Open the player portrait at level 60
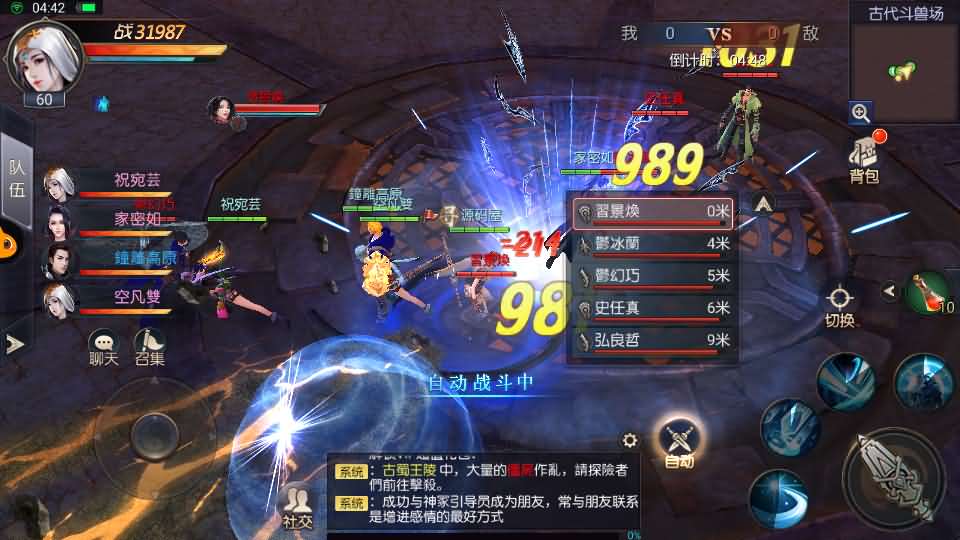 click(44, 57)
